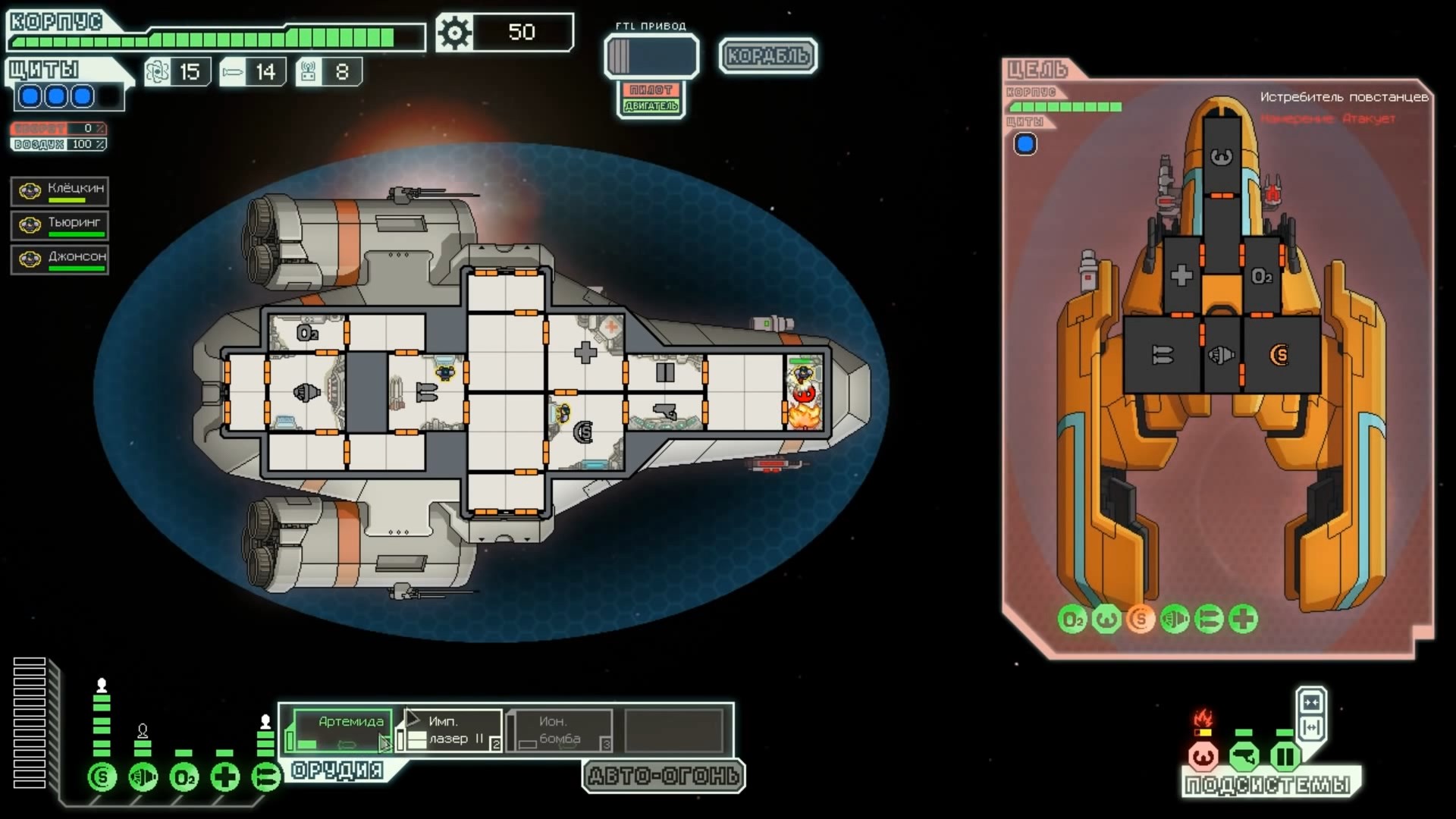Image resolution: width=1456 pixels, height=819 pixels.
Task: Click the O2 oxygen system icon
Action: pos(184,777)
